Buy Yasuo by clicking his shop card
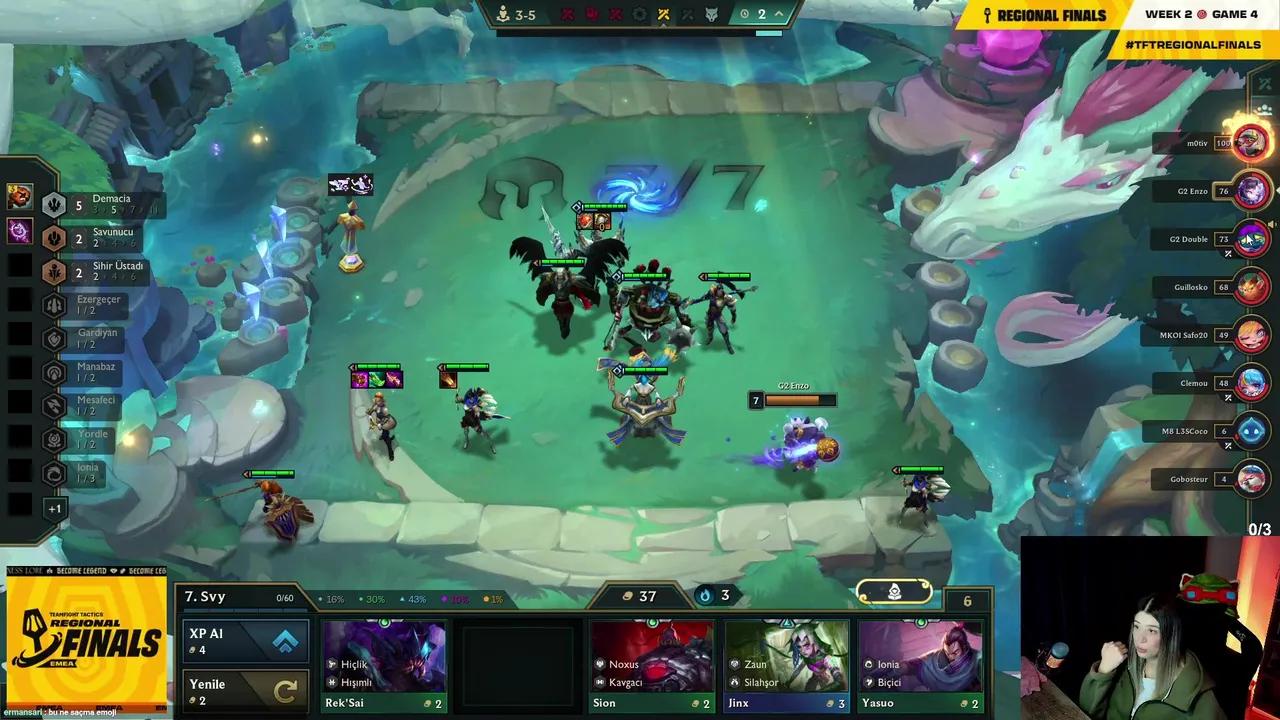The width and height of the screenshot is (1280, 720). [x=920, y=665]
